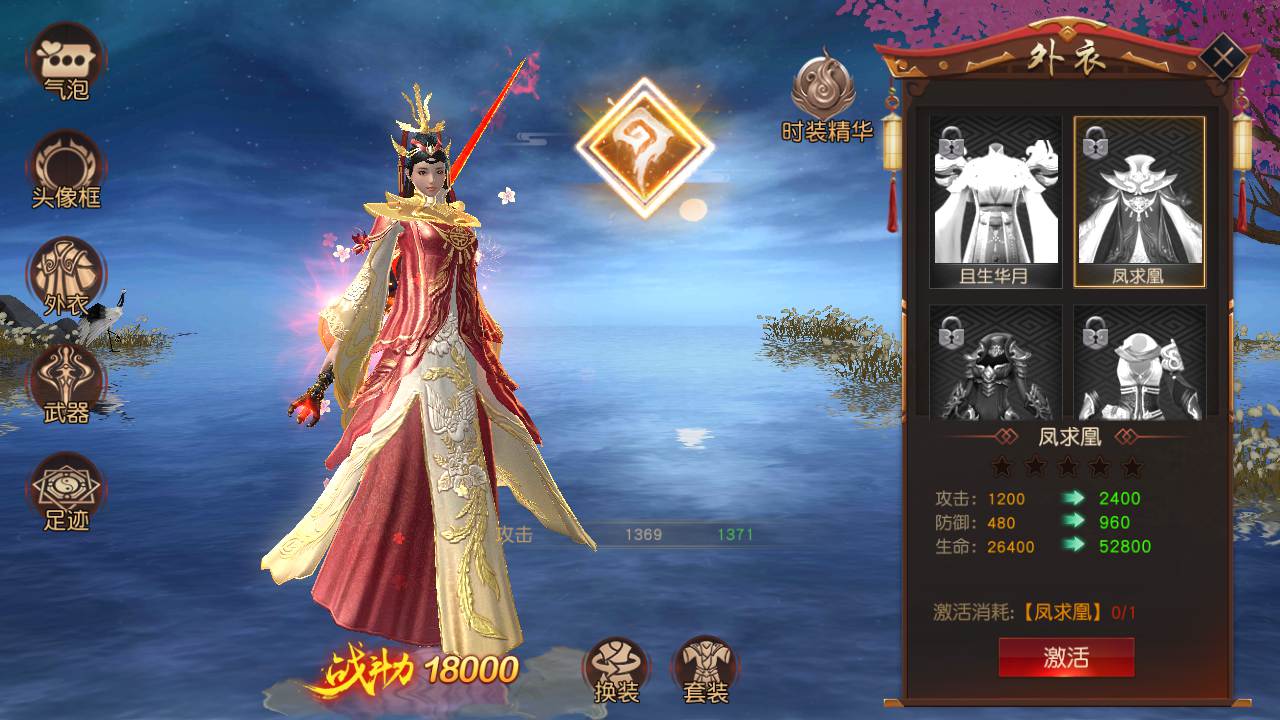Open the 气泡 bubble category

pyautogui.click(x=66, y=60)
